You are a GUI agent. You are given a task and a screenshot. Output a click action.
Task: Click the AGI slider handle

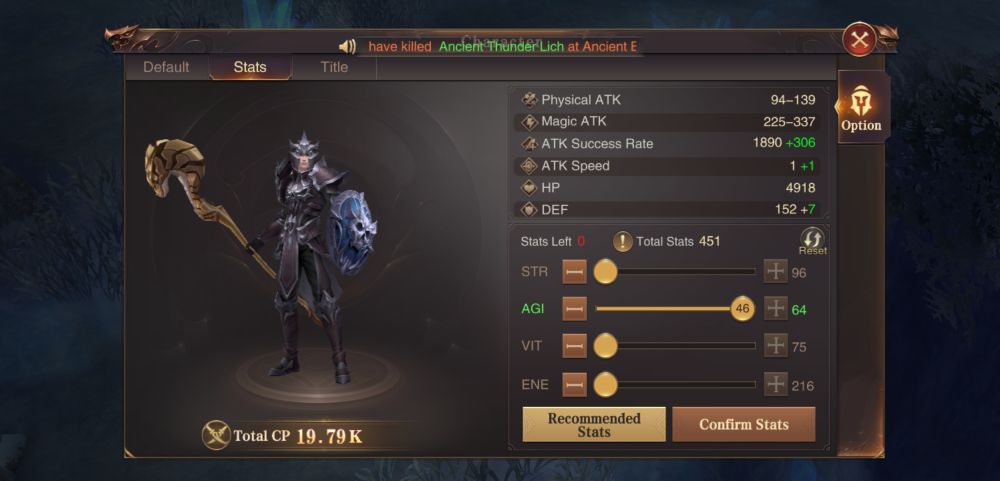point(742,309)
